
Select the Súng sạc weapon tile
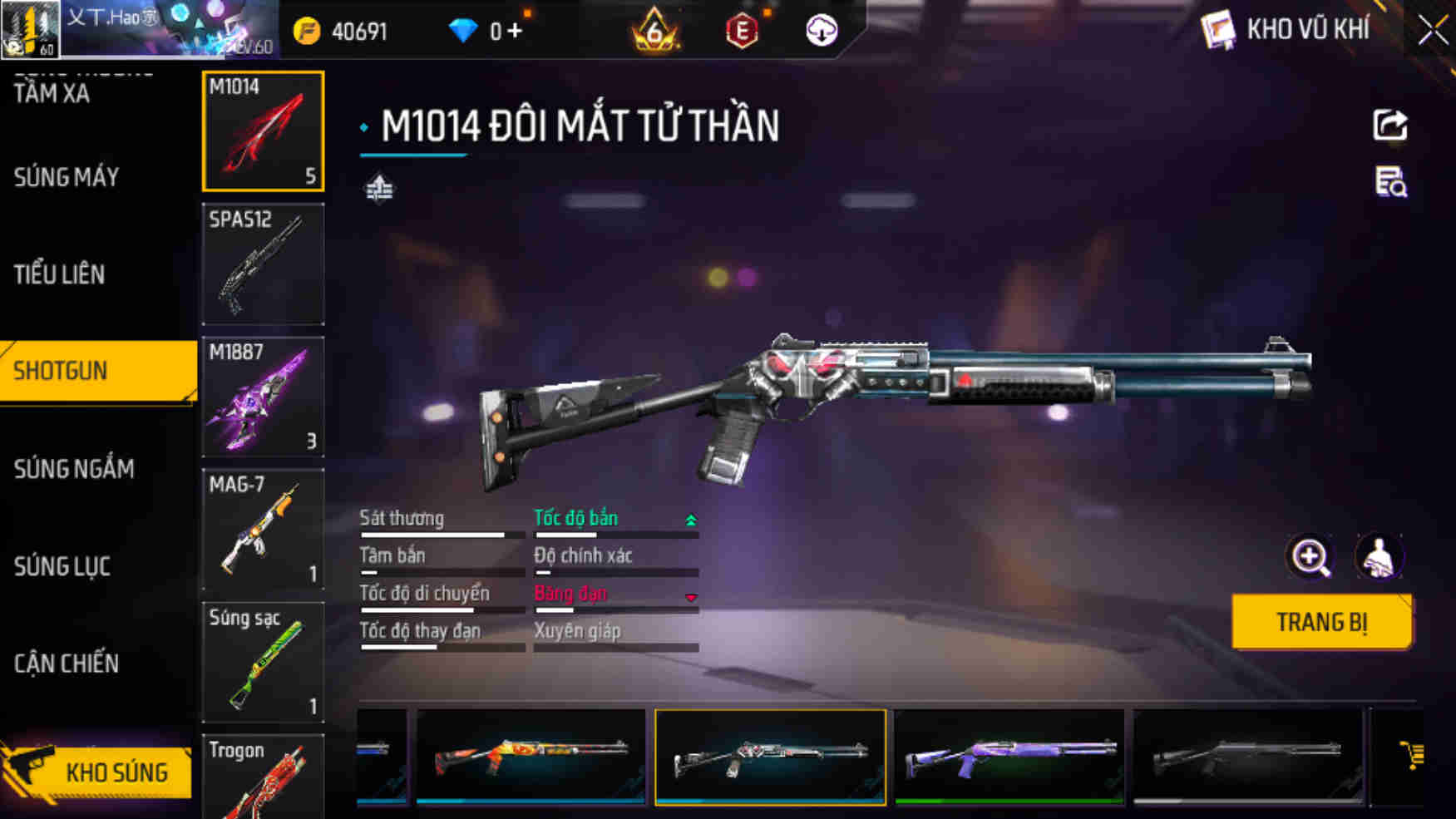click(x=263, y=662)
